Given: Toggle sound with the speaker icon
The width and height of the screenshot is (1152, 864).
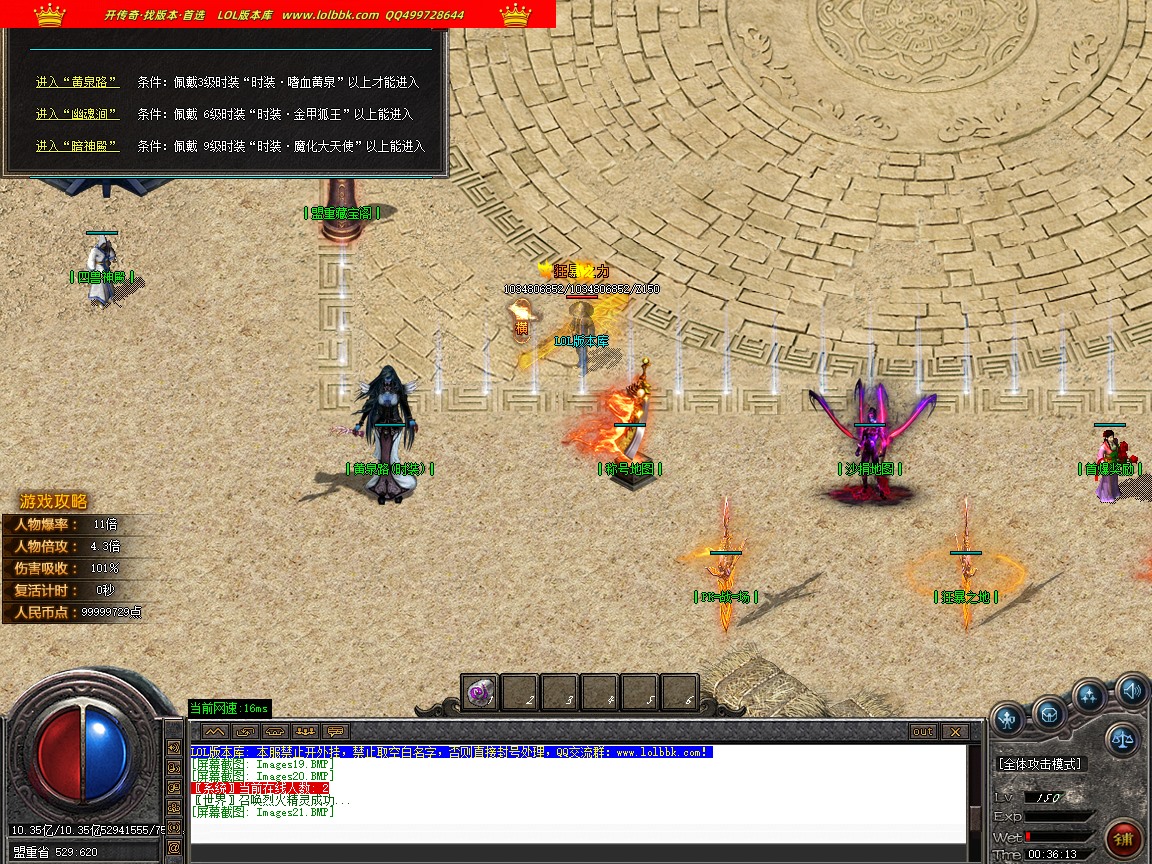Looking at the screenshot, I should 1132,688.
